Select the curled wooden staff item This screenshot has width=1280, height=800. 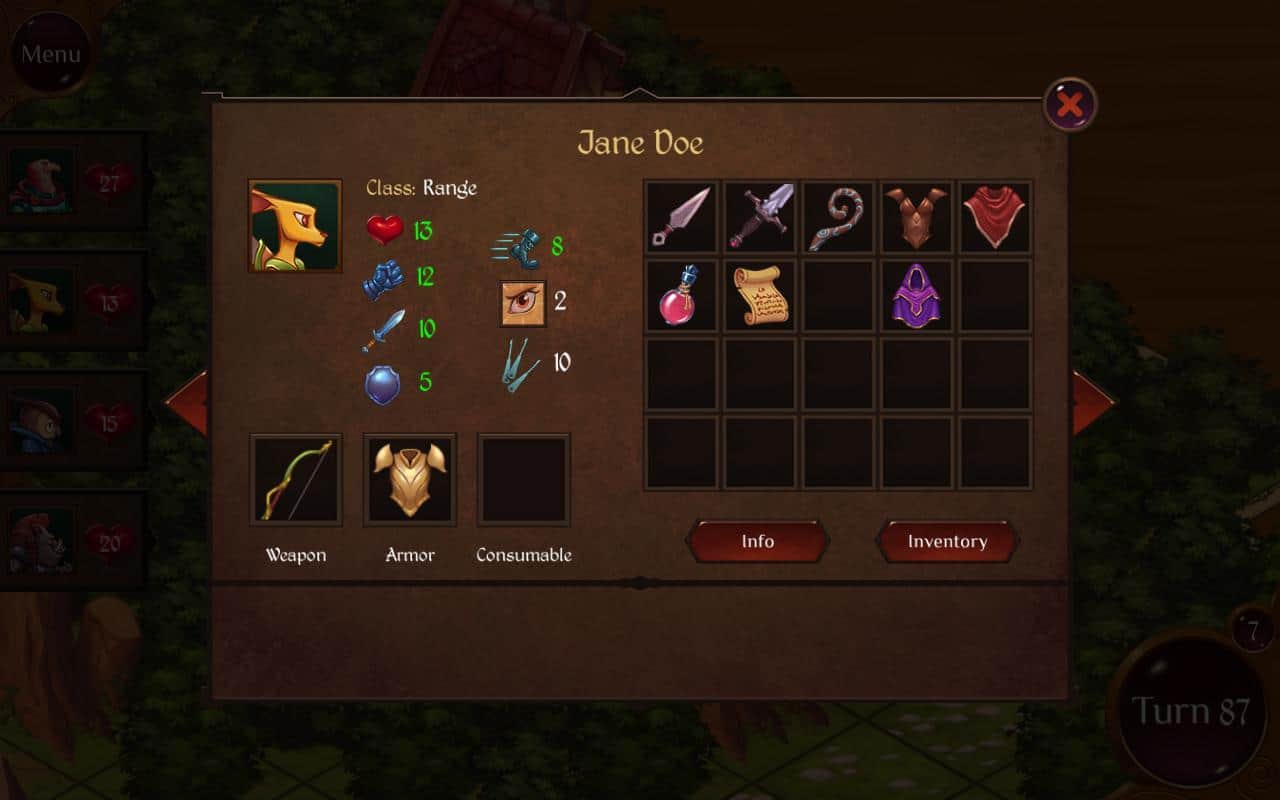pos(838,217)
